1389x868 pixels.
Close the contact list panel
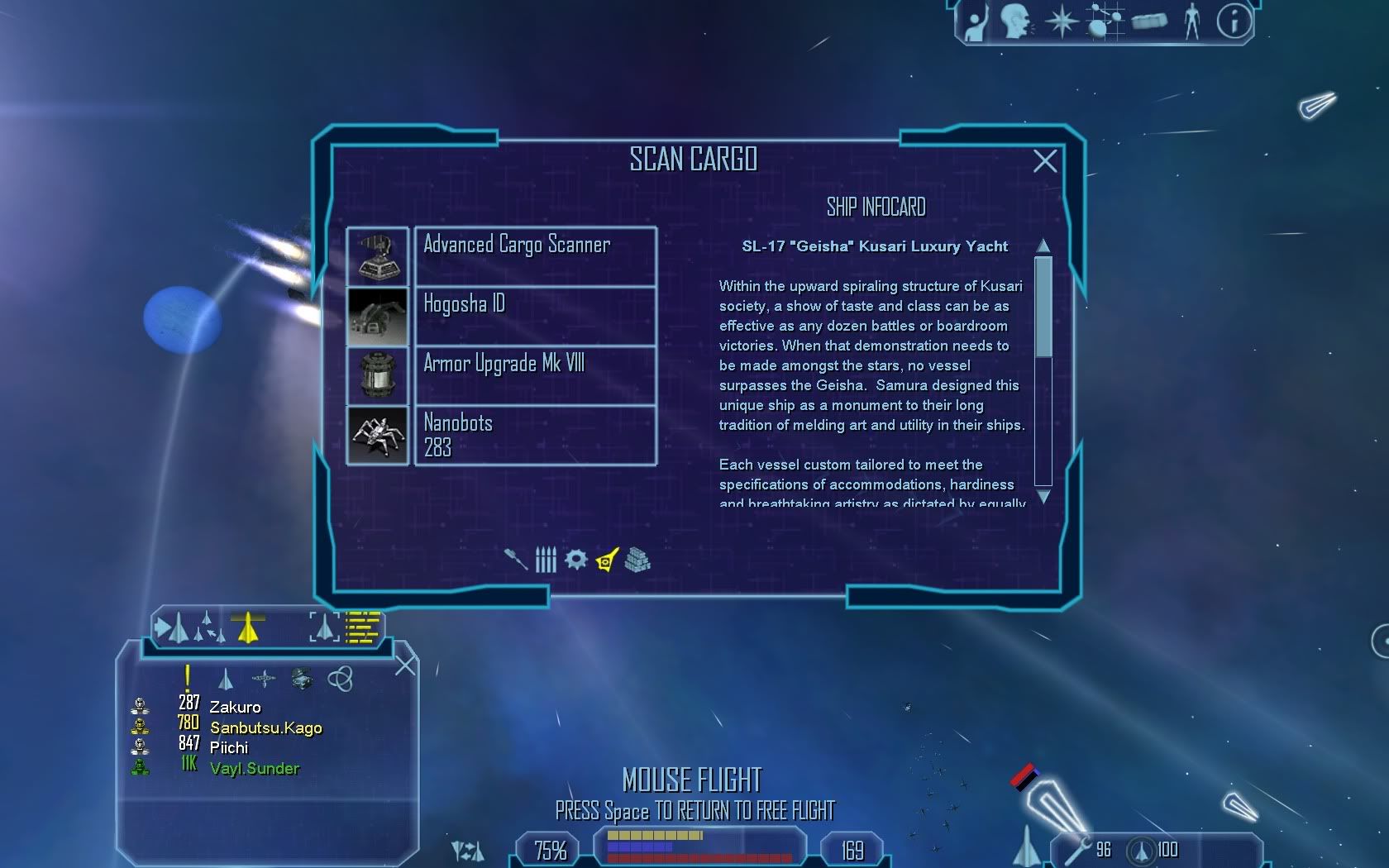(x=405, y=665)
